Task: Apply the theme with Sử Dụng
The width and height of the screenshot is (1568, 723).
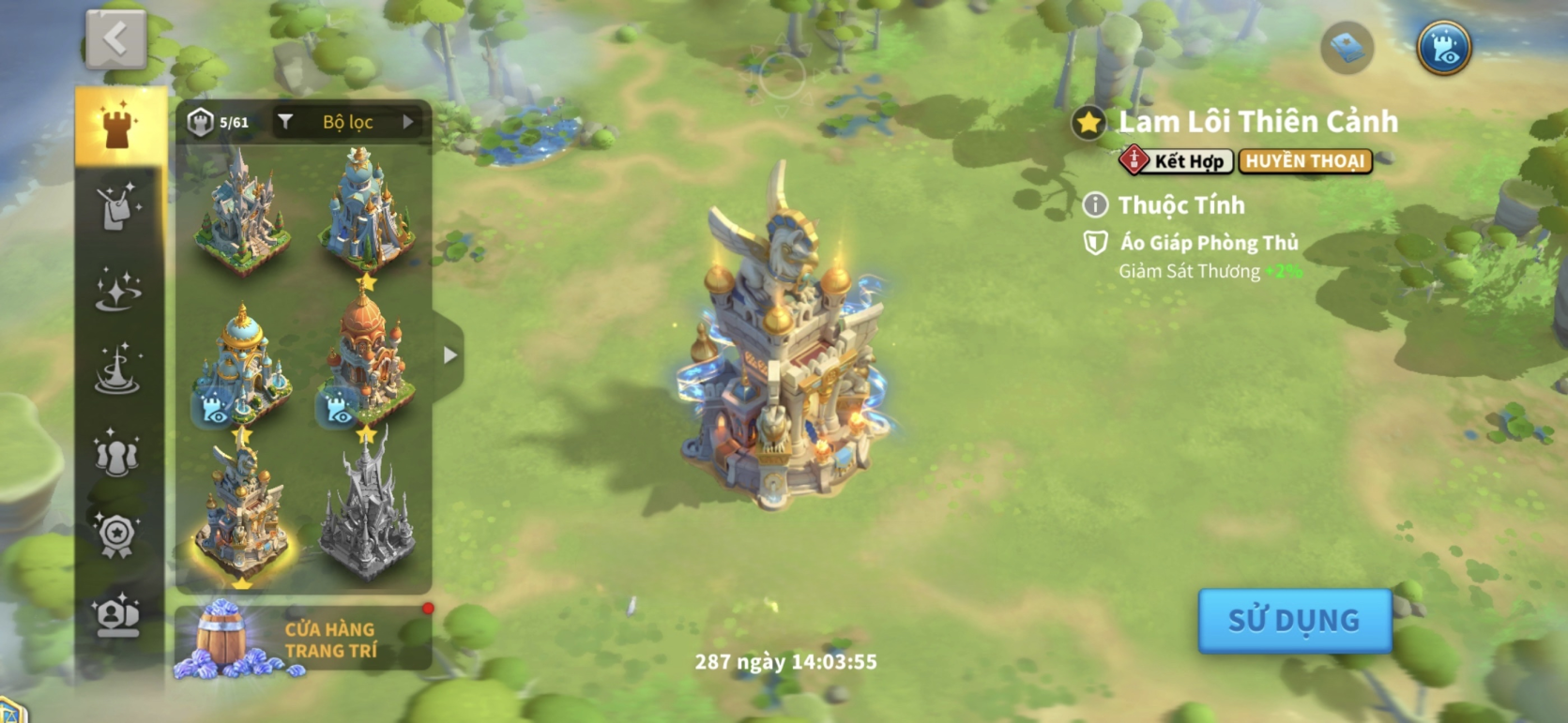Action: [1294, 620]
